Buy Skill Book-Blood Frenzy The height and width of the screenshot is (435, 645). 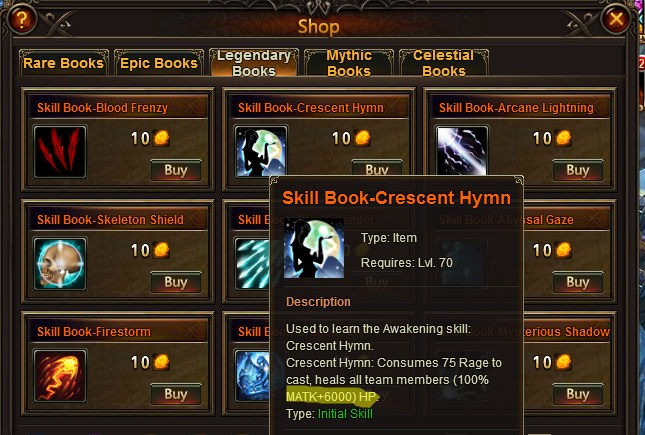[x=176, y=170]
